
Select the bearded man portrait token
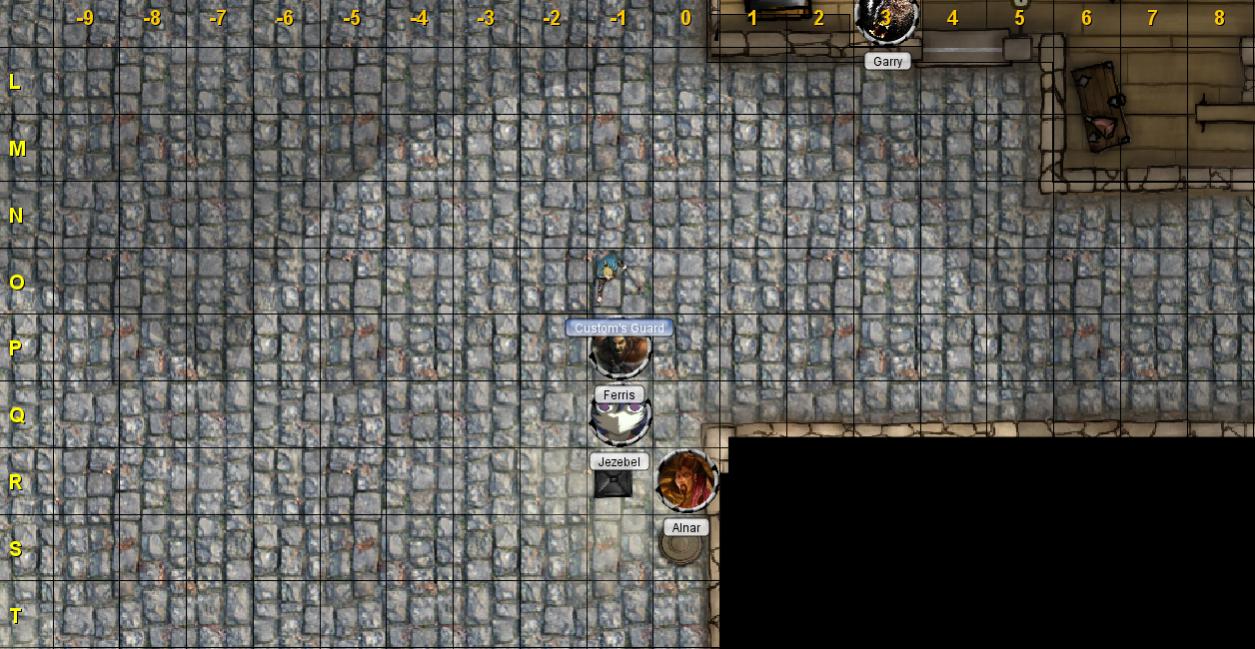(x=620, y=352)
